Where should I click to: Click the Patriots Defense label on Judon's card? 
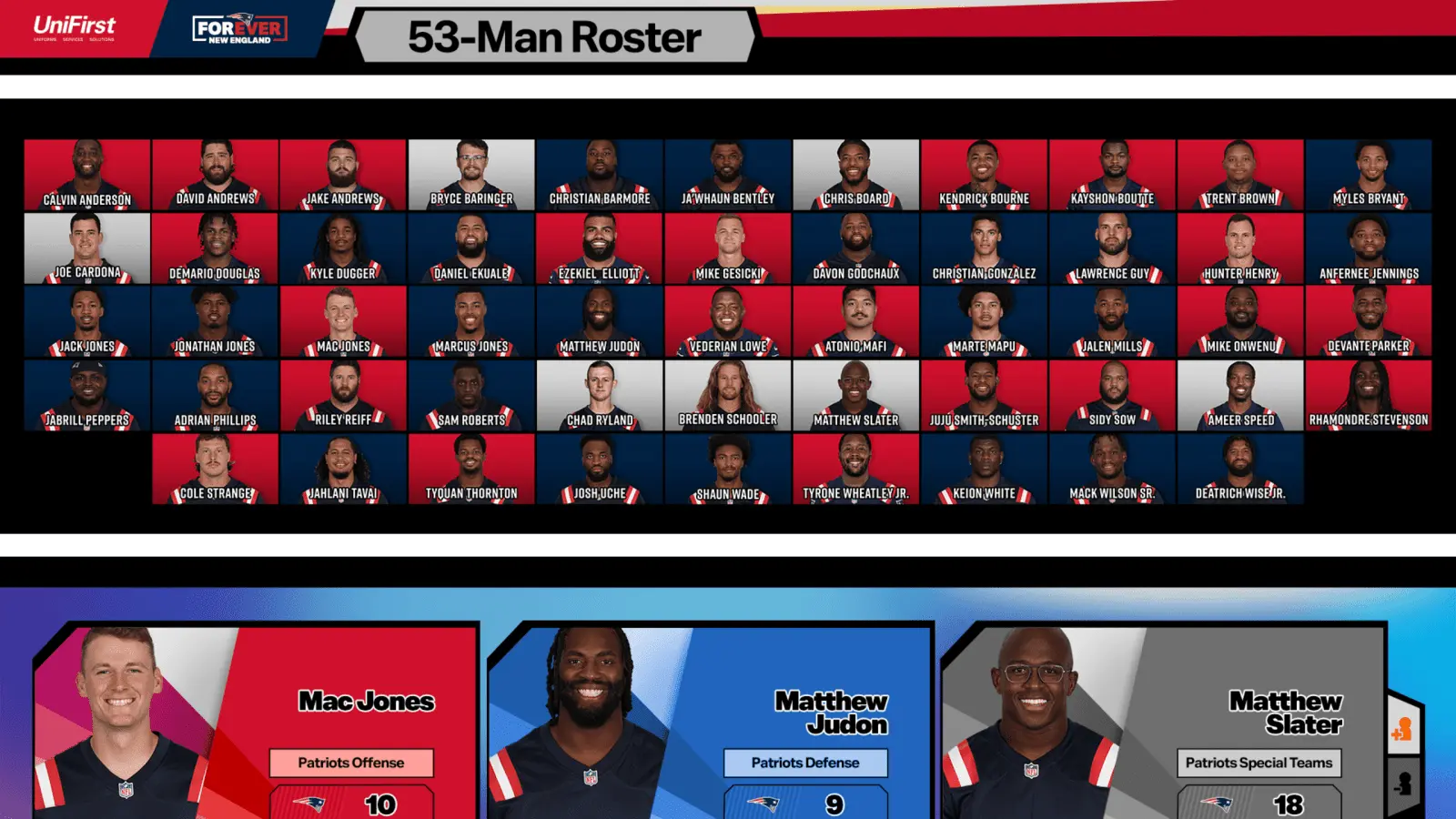pyautogui.click(x=805, y=763)
